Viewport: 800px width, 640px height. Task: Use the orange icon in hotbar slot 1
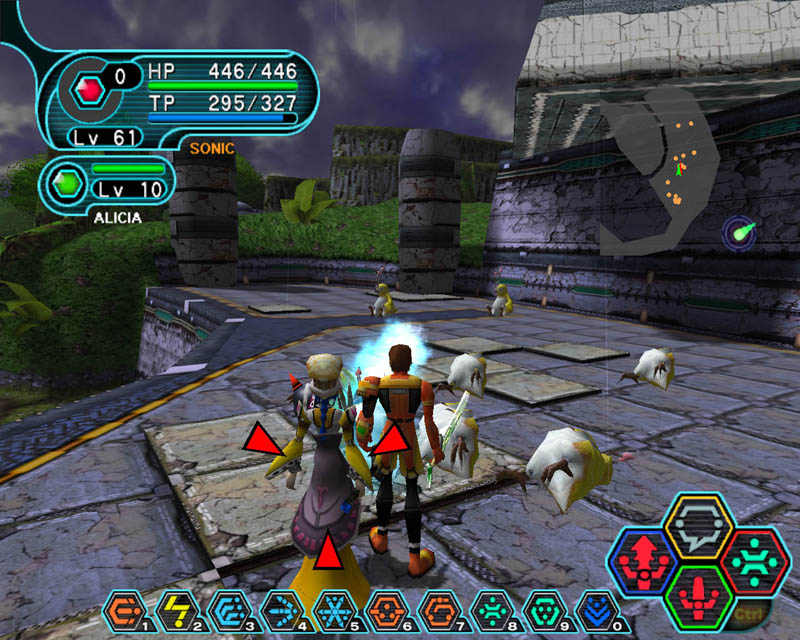[122, 607]
